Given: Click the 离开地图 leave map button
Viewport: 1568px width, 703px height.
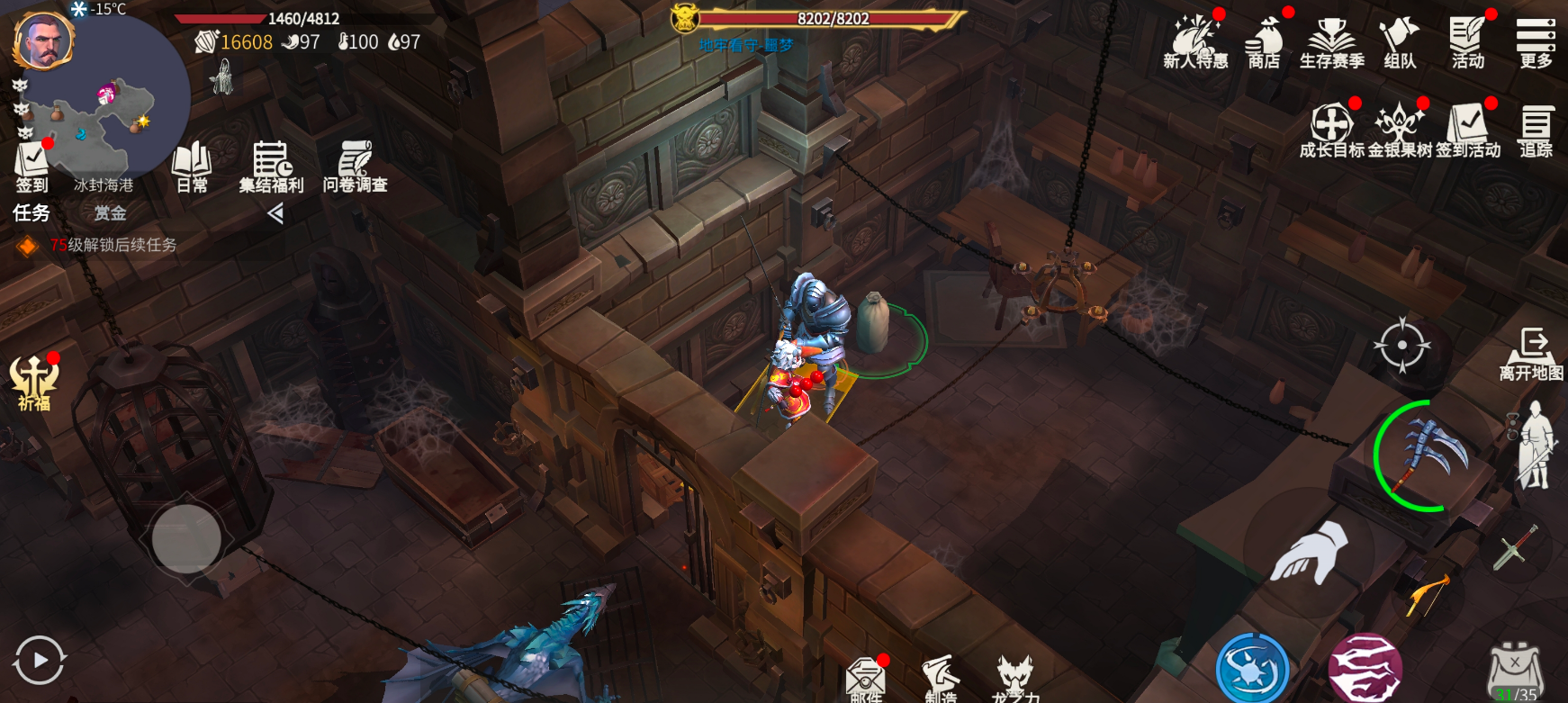Looking at the screenshot, I should coord(1531,354).
